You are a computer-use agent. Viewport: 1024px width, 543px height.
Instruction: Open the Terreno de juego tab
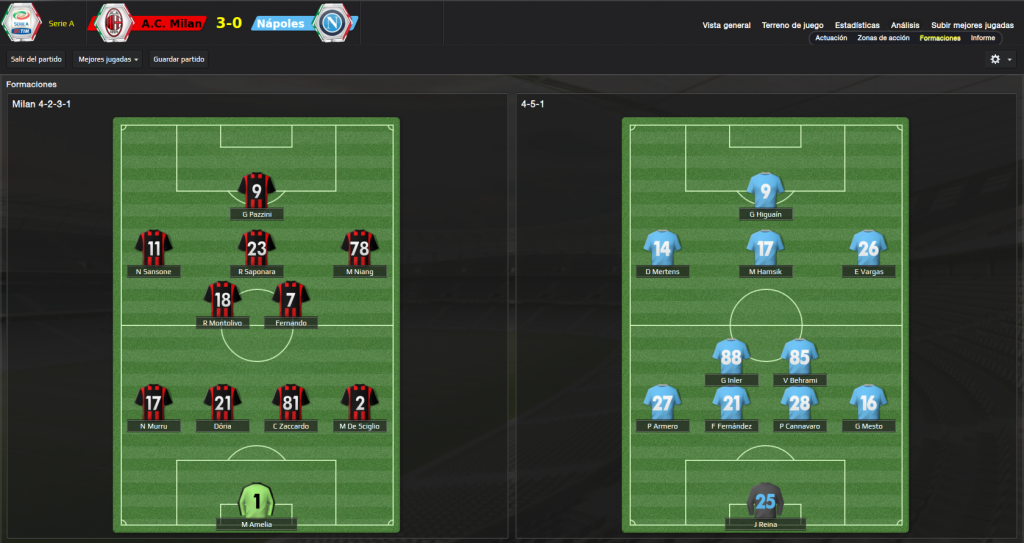792,25
